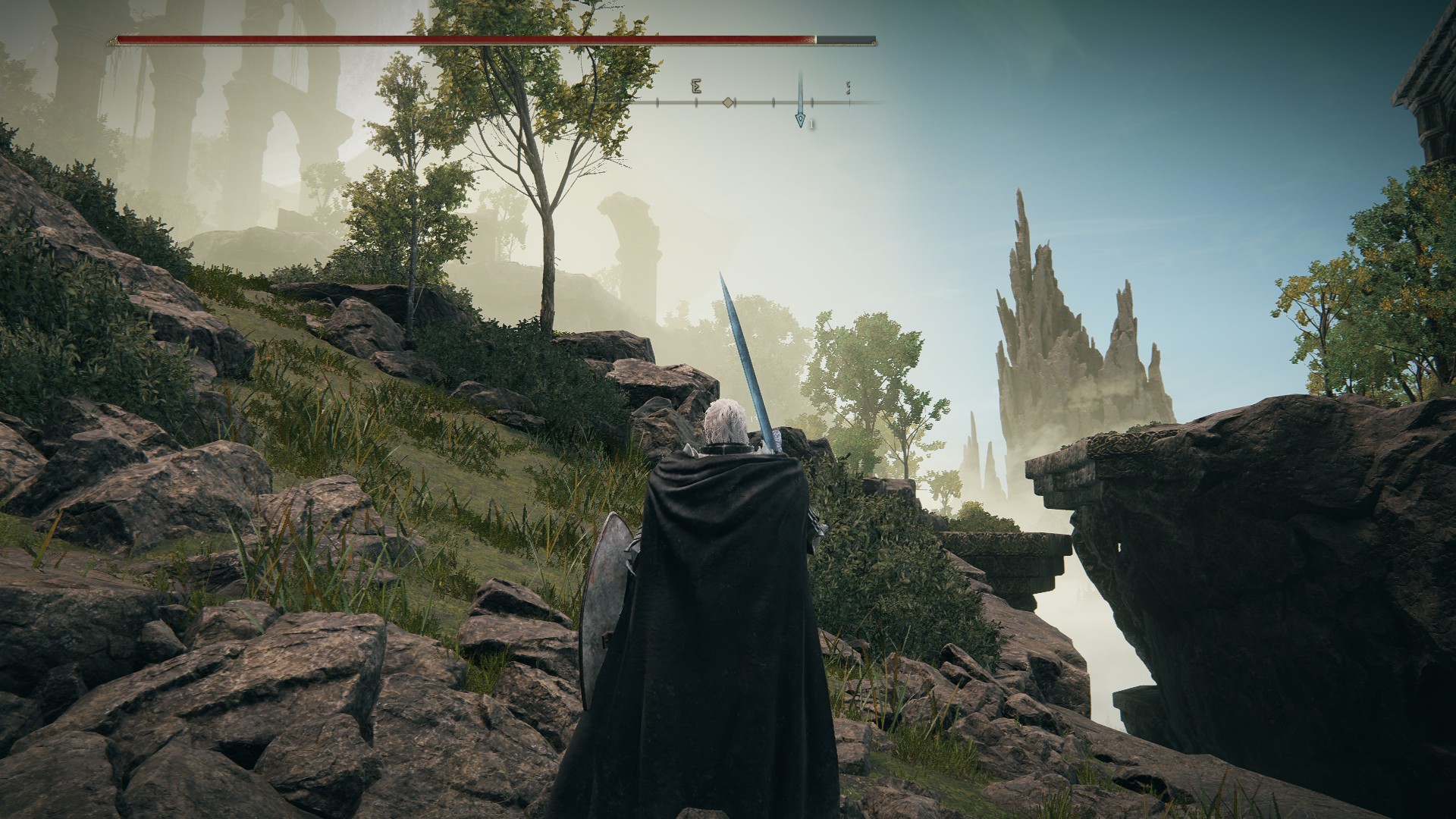Click the diamond marker on the compass
The width and height of the screenshot is (1456, 819).
[728, 102]
